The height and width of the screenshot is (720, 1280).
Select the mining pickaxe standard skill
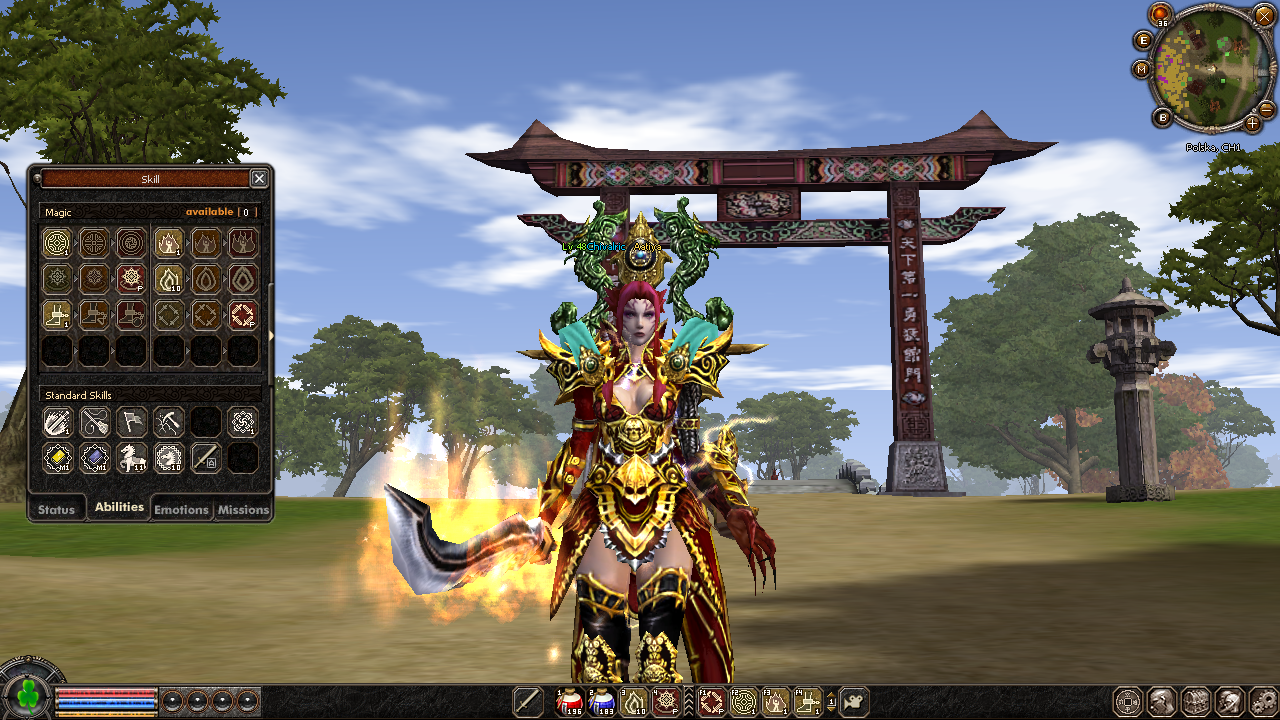click(168, 421)
